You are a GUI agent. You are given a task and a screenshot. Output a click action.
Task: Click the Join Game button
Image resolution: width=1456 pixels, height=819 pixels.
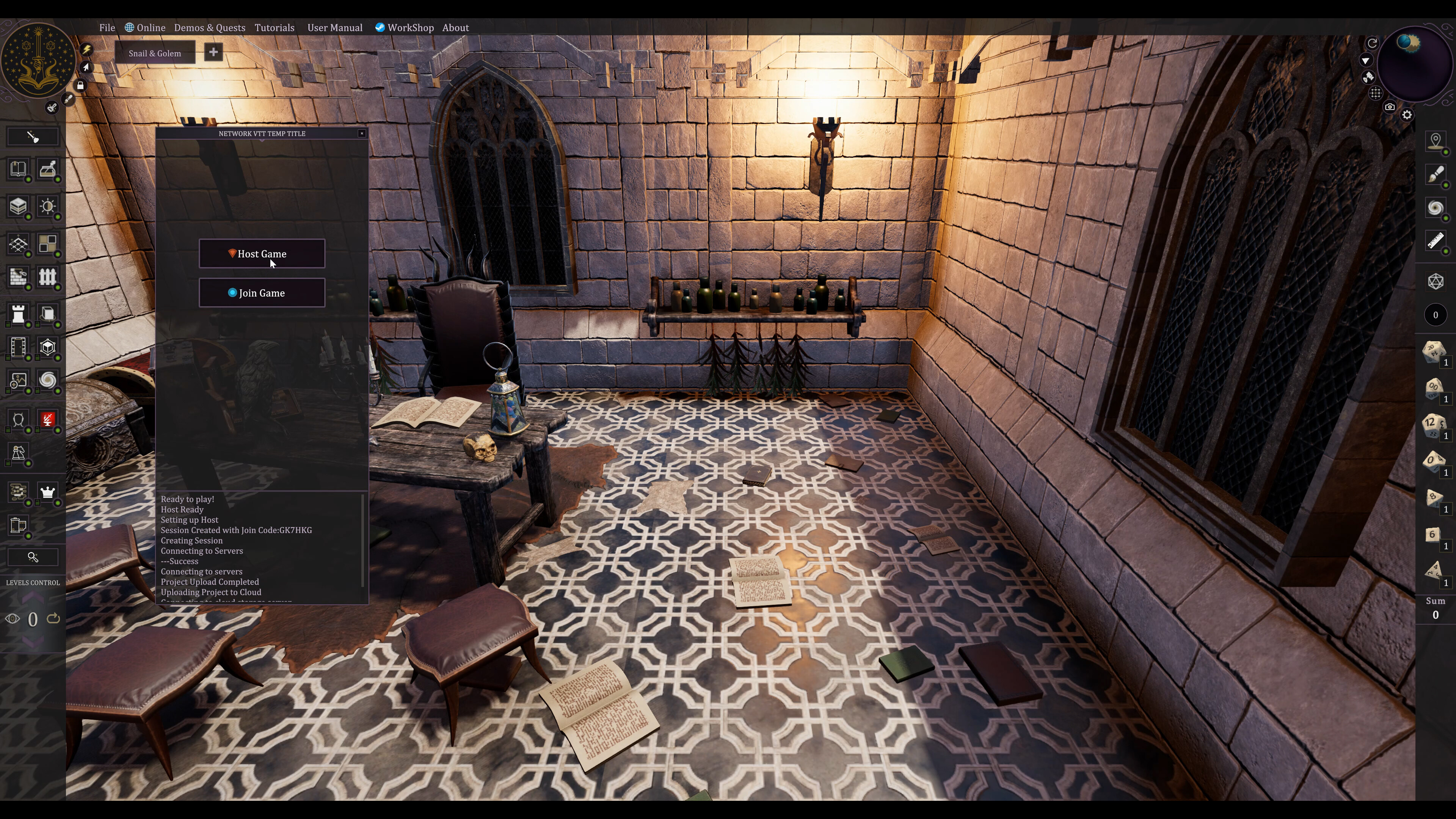click(x=262, y=293)
